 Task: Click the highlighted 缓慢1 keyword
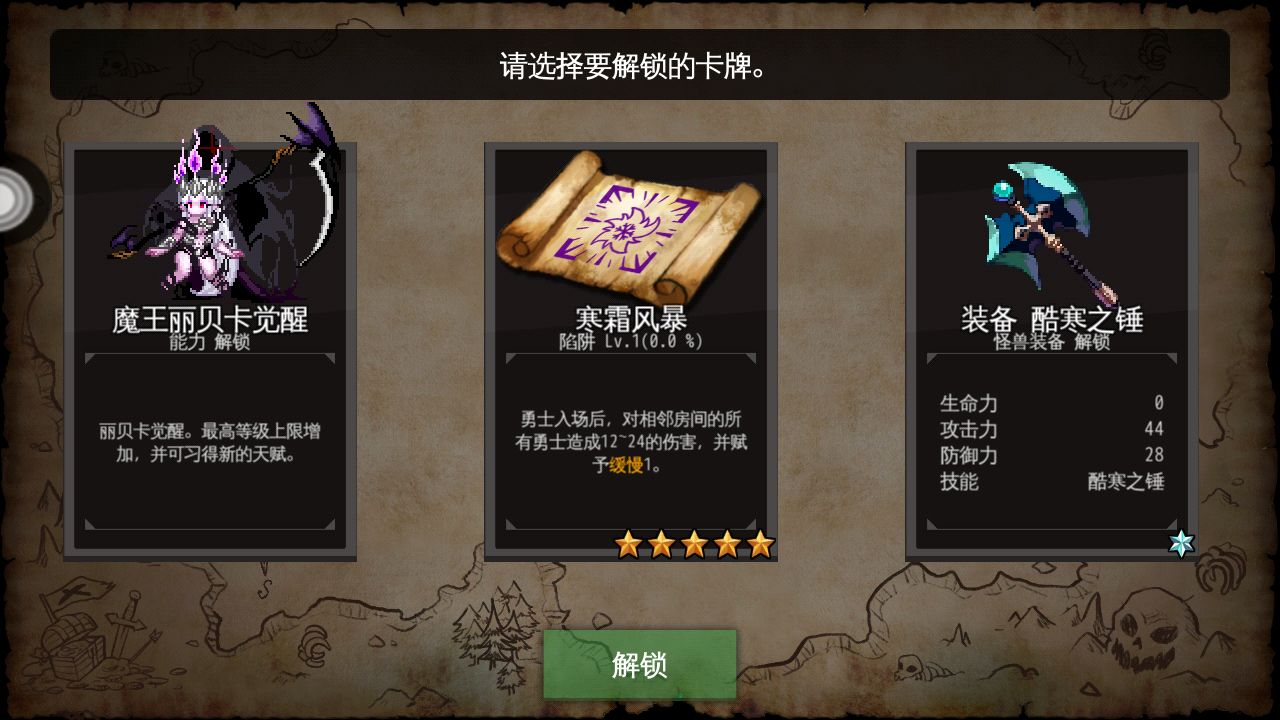click(628, 466)
